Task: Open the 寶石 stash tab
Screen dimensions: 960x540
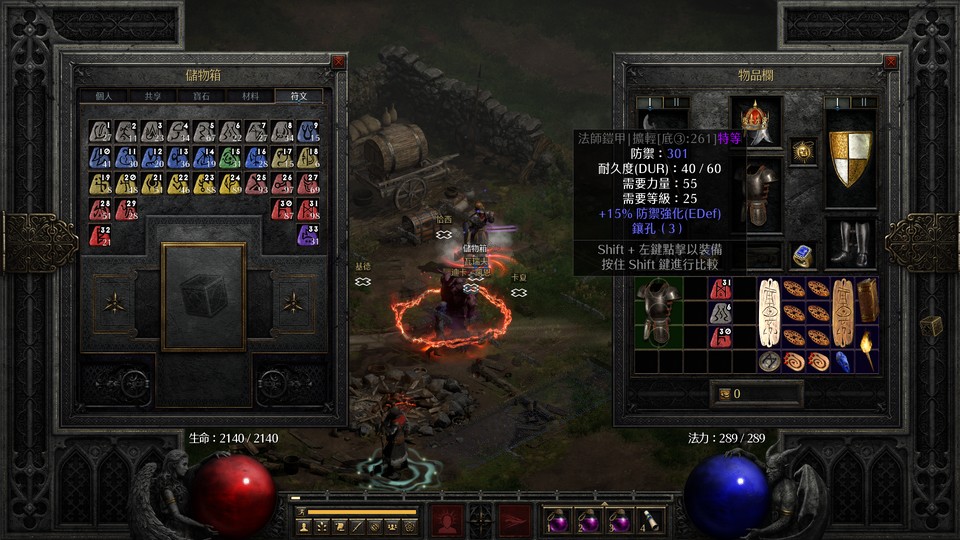Action: [201, 96]
